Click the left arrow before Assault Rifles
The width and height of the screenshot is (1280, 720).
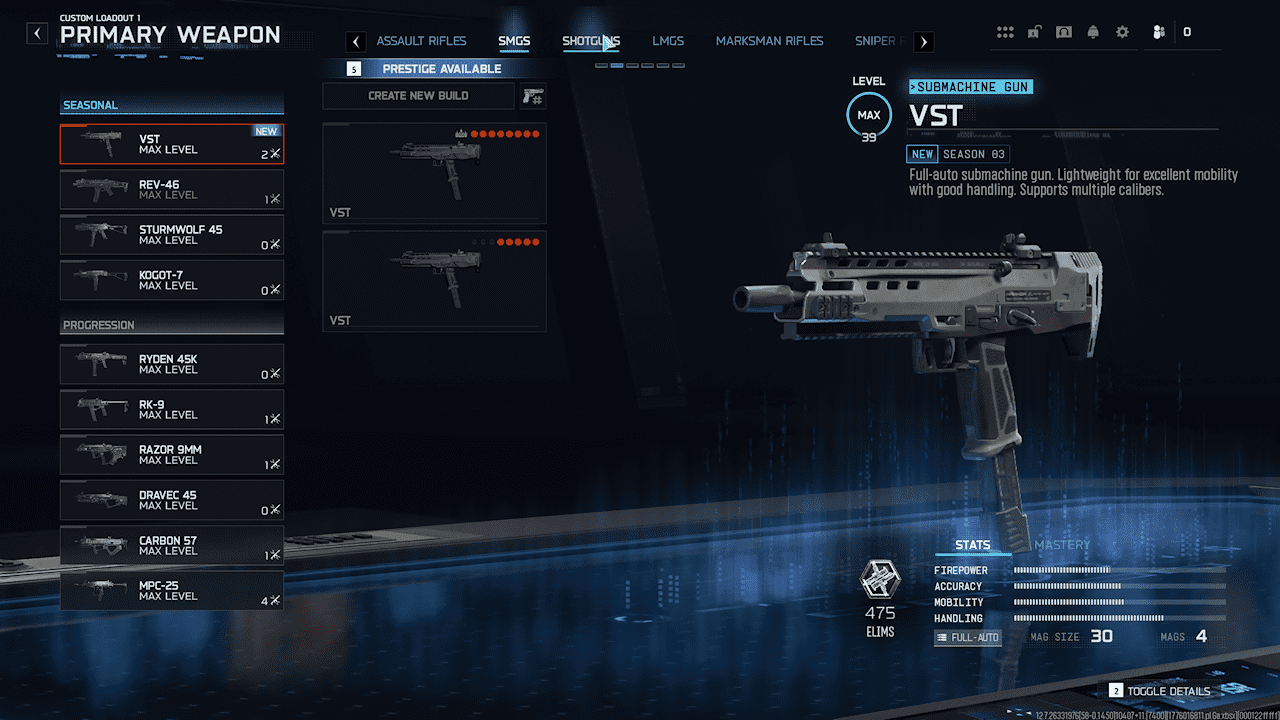(355, 41)
